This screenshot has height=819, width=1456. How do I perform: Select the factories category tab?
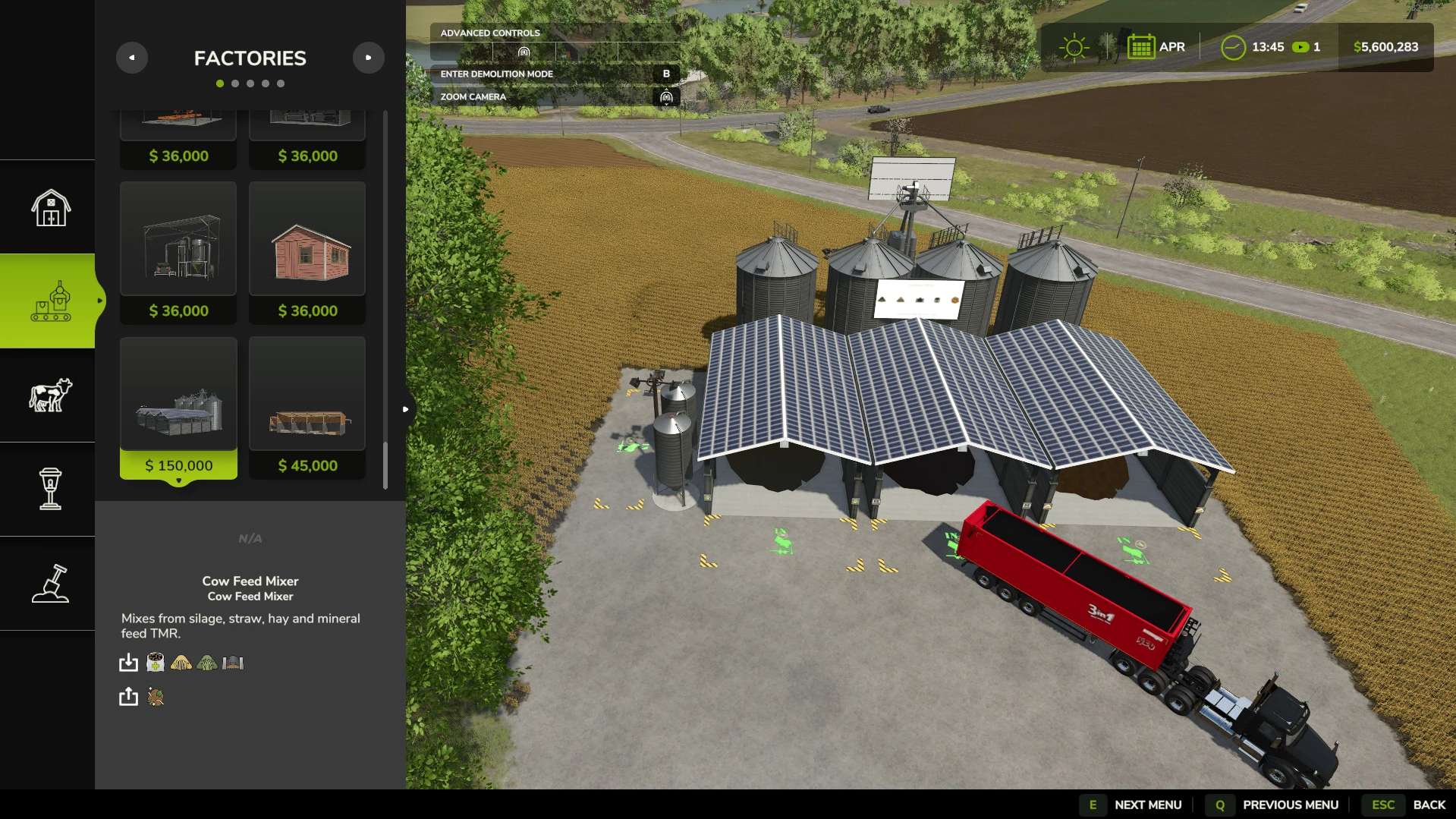[x=50, y=301]
